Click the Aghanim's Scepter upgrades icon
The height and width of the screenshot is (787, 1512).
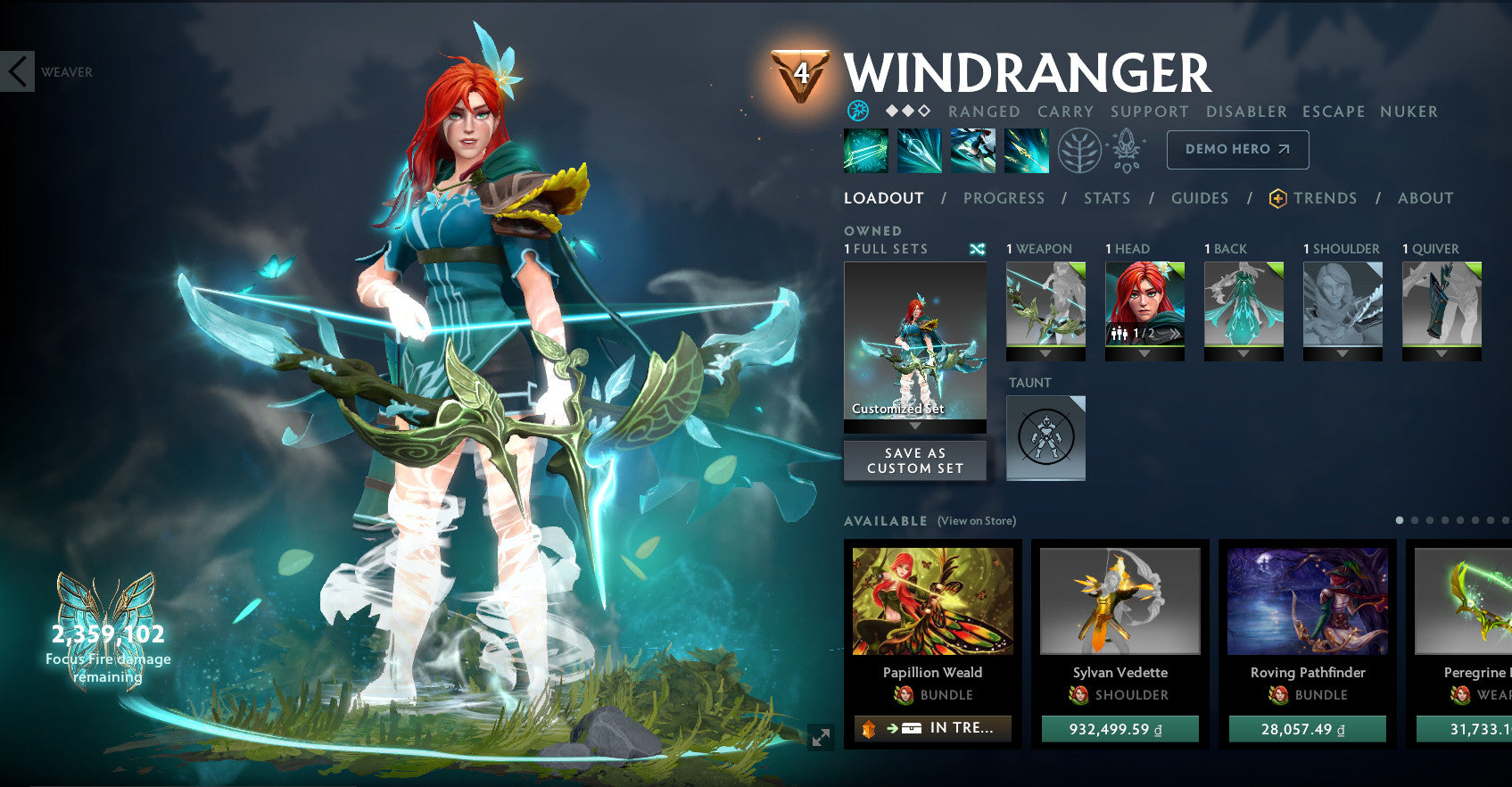point(1126,150)
